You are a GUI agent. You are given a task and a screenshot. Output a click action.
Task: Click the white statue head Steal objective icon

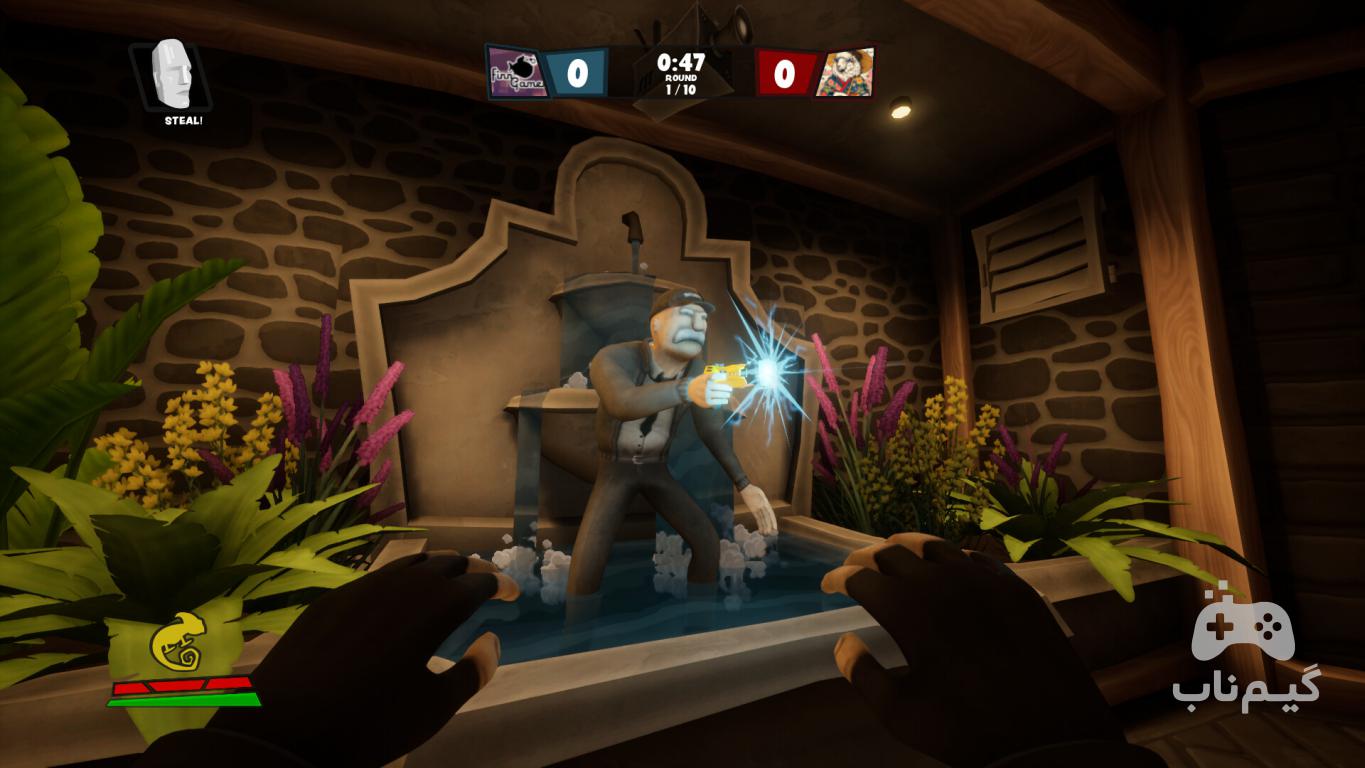point(171,75)
